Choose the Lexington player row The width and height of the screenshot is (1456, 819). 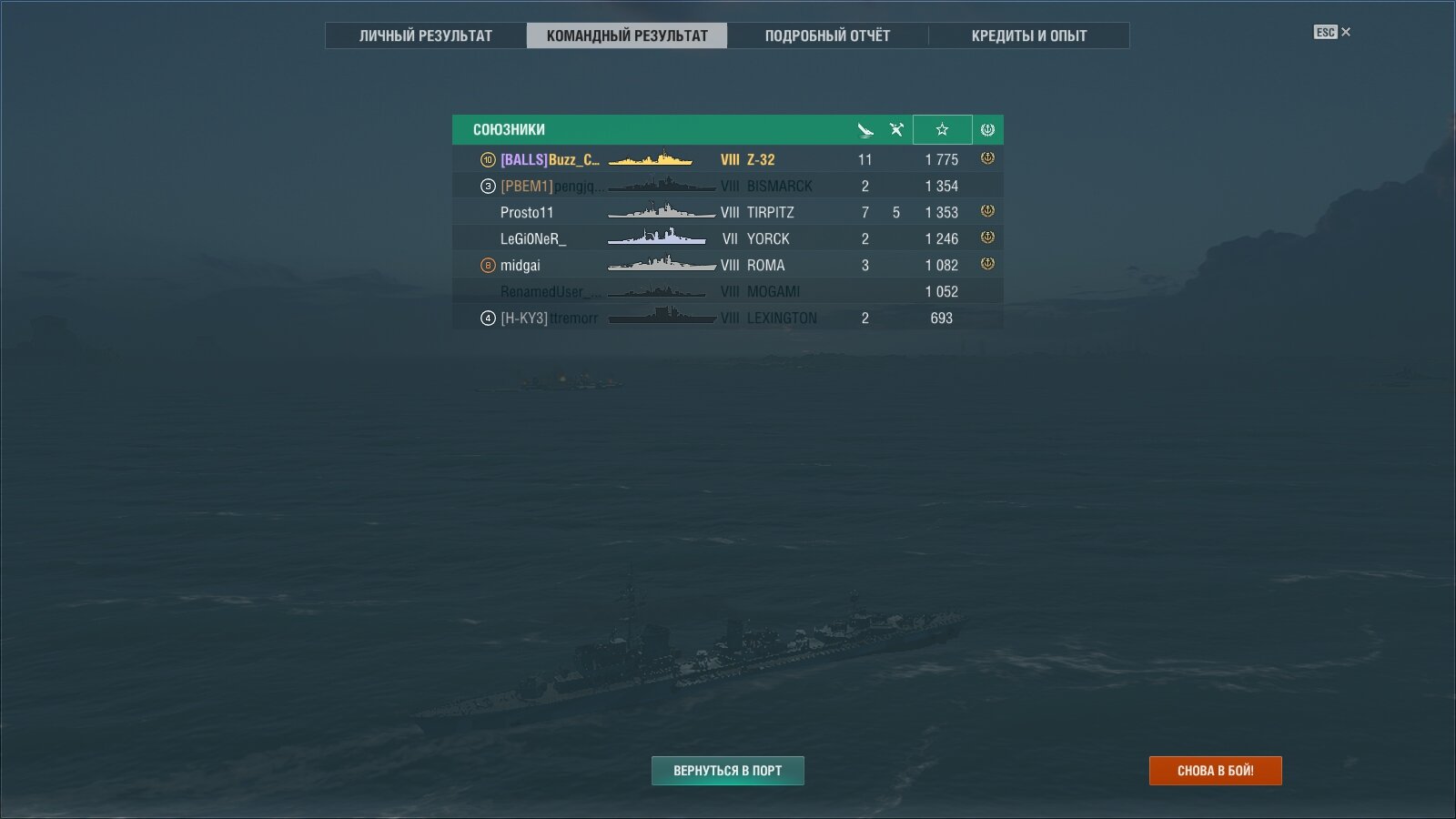point(727,318)
